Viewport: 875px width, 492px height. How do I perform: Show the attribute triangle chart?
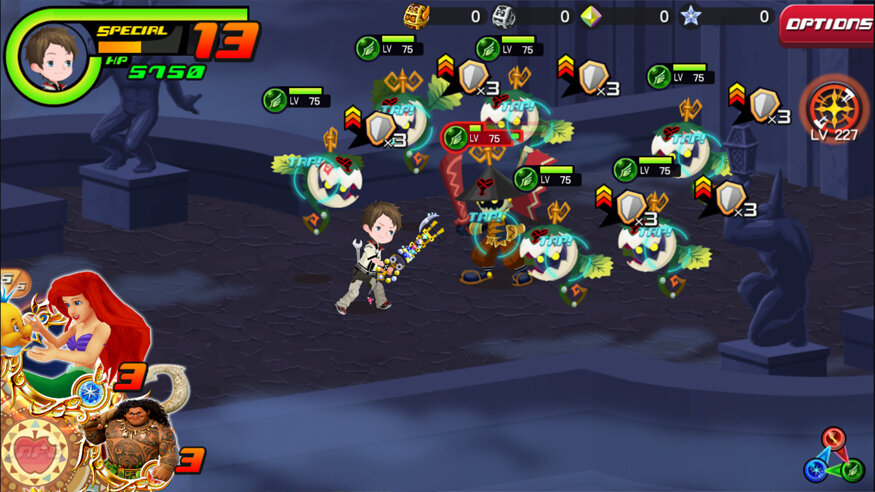pos(833,456)
